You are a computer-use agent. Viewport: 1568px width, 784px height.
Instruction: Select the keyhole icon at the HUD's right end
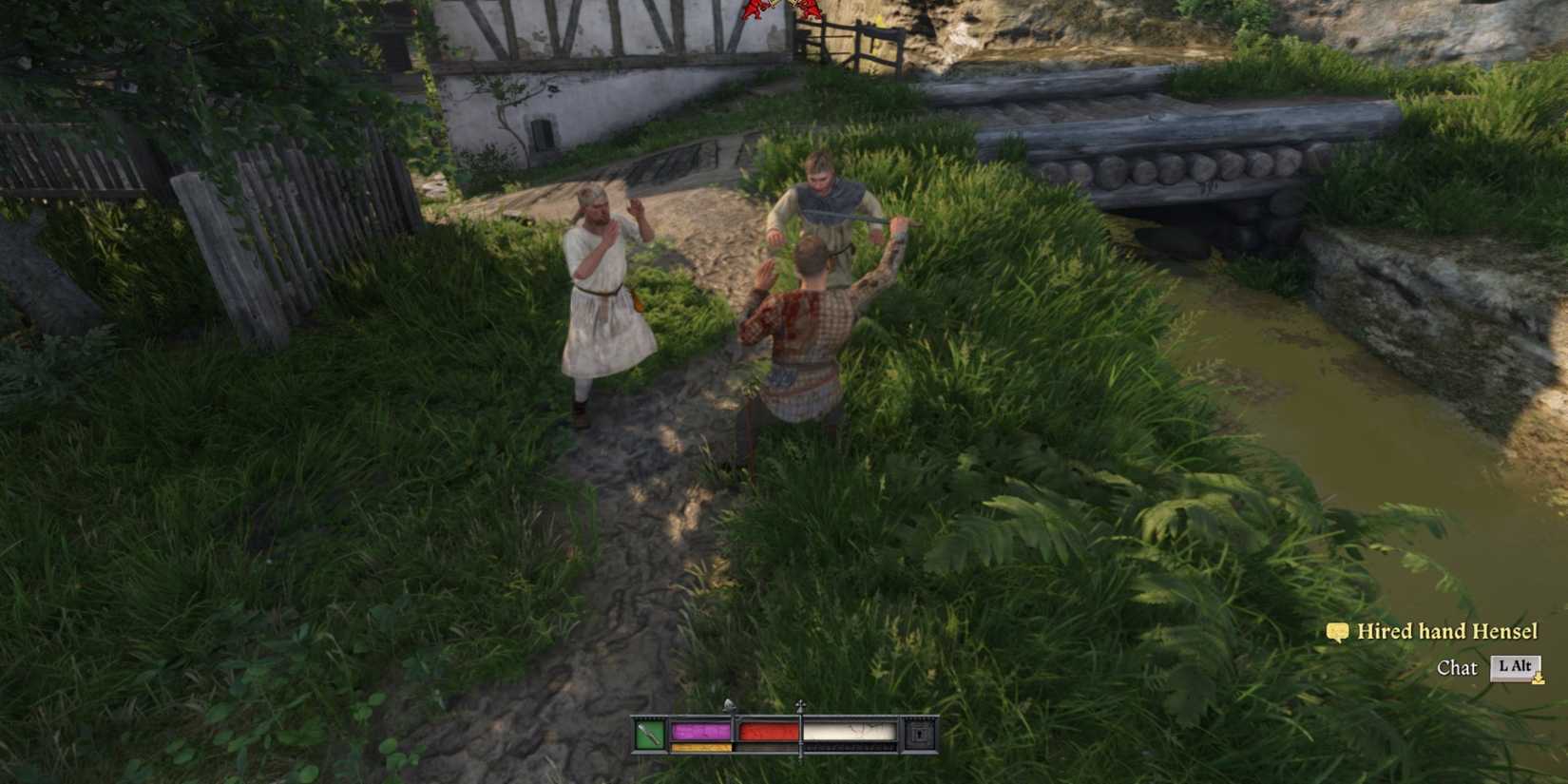click(x=918, y=732)
